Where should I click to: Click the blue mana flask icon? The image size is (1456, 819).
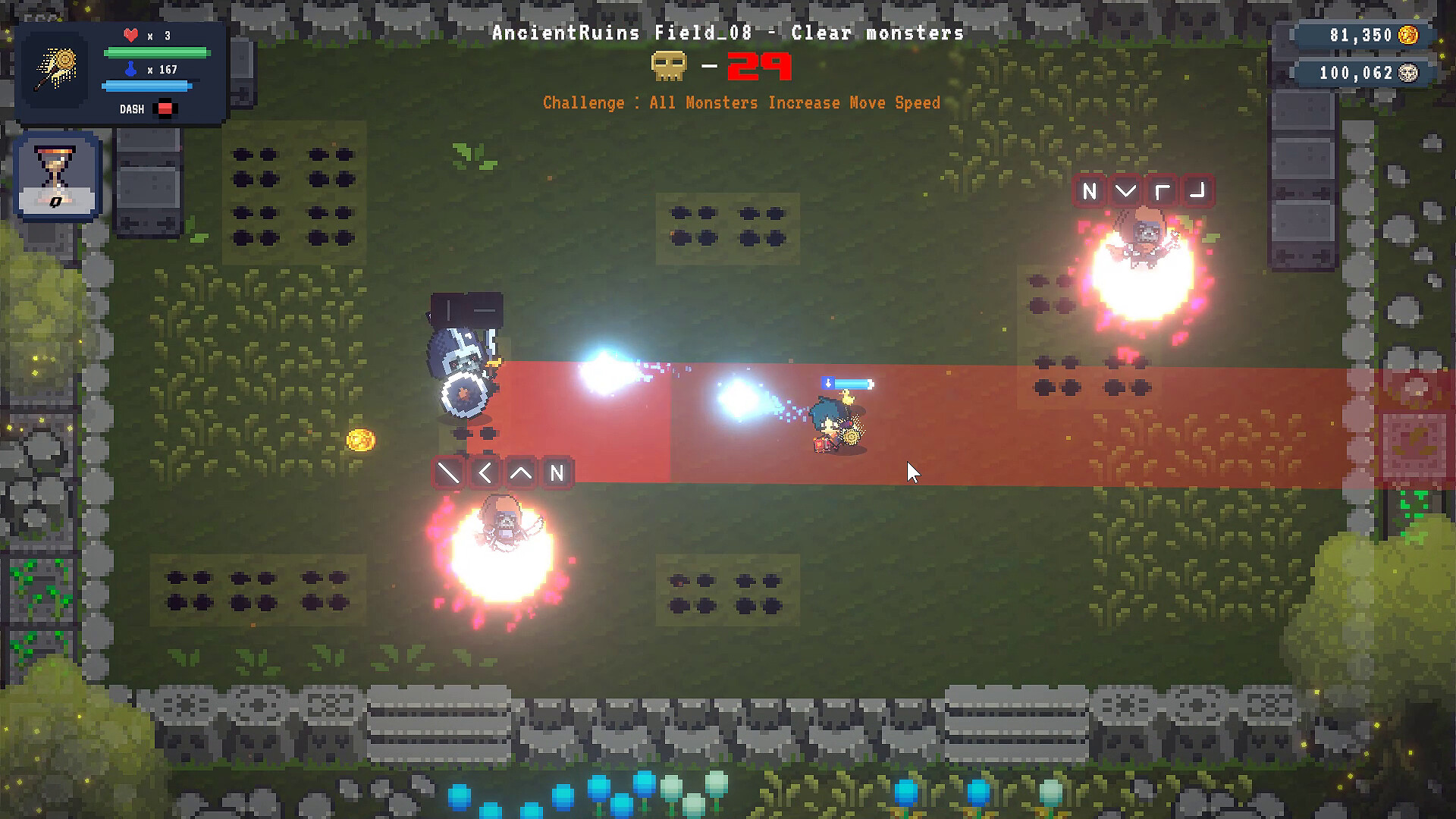[130, 68]
